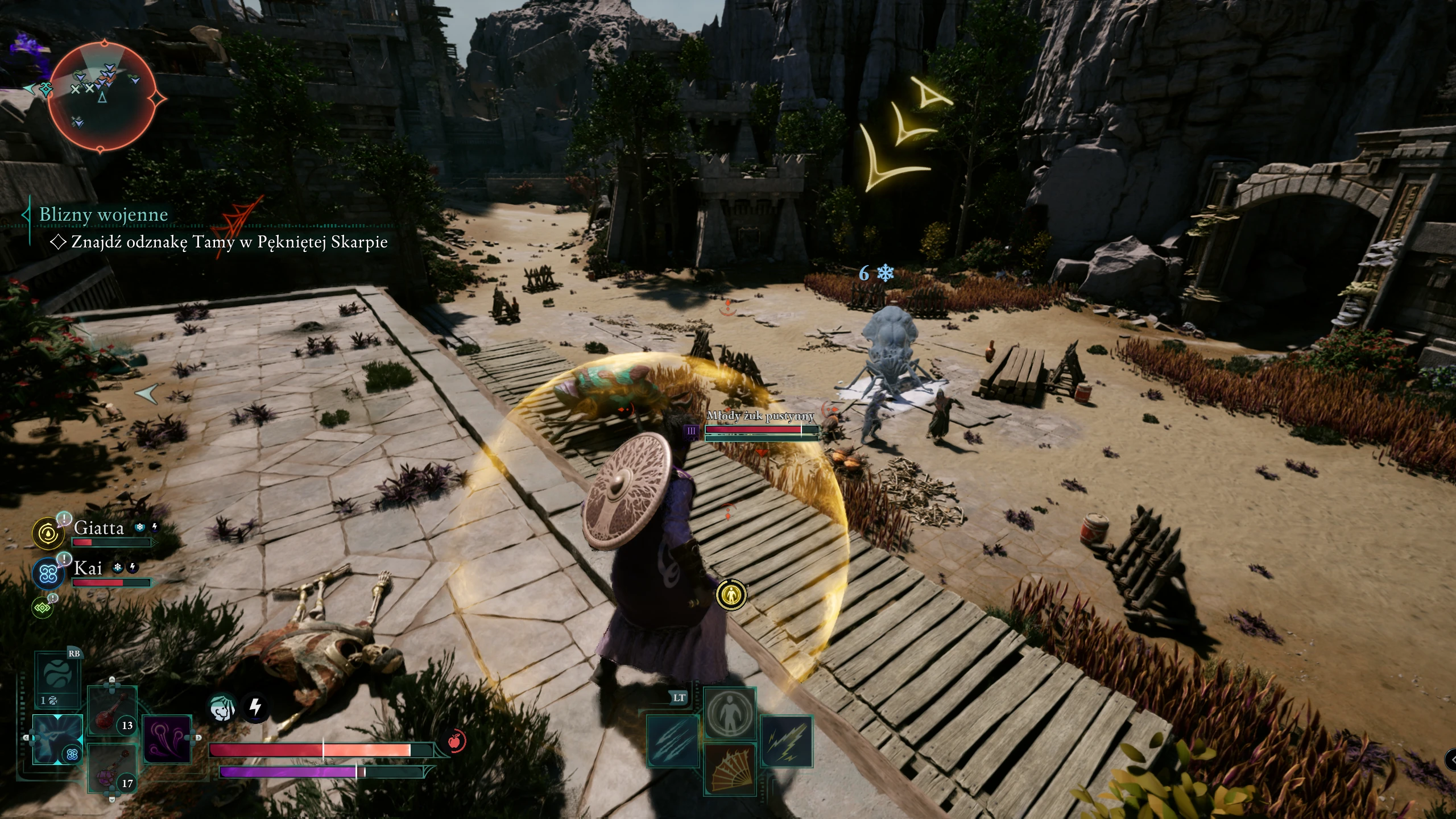Viewport: 1456px width, 819px height.
Task: Select the Blizny wojenne quest tracker
Action: click(104, 214)
